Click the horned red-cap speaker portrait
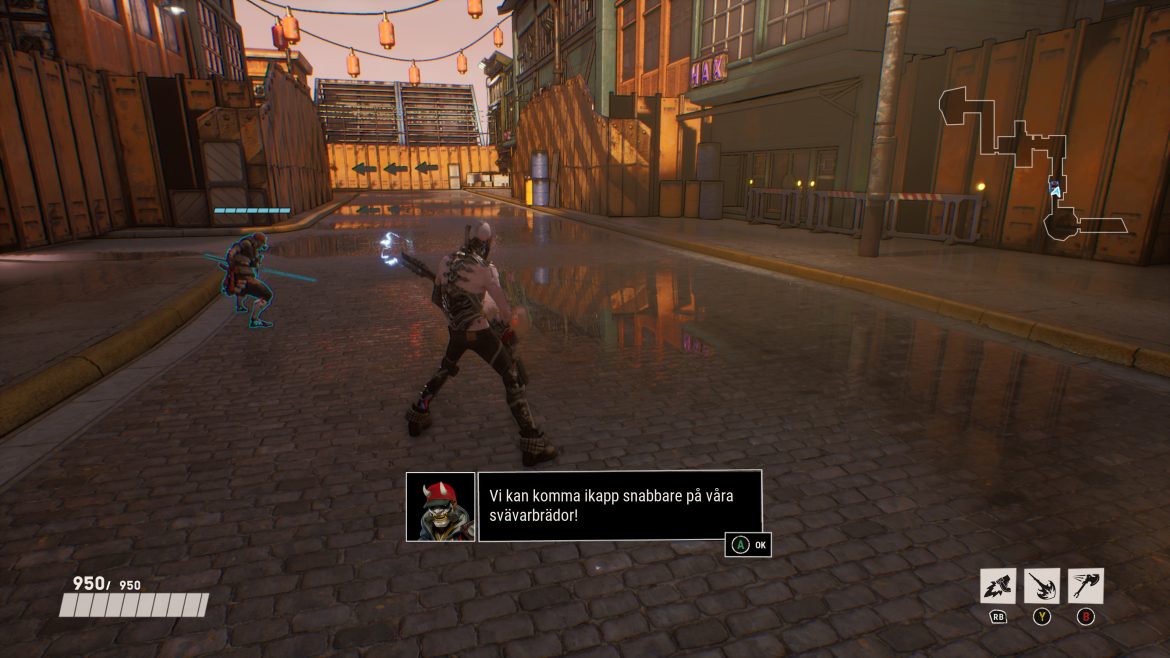 (440, 506)
